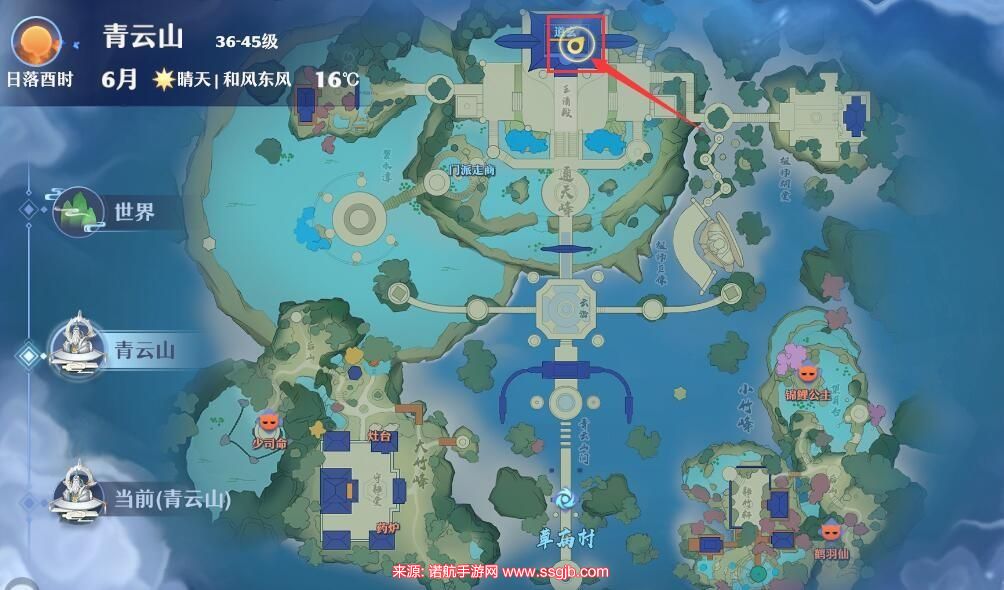Open the www.ssgjb.com source link
Screen dimensions: 1004x590
[555, 572]
